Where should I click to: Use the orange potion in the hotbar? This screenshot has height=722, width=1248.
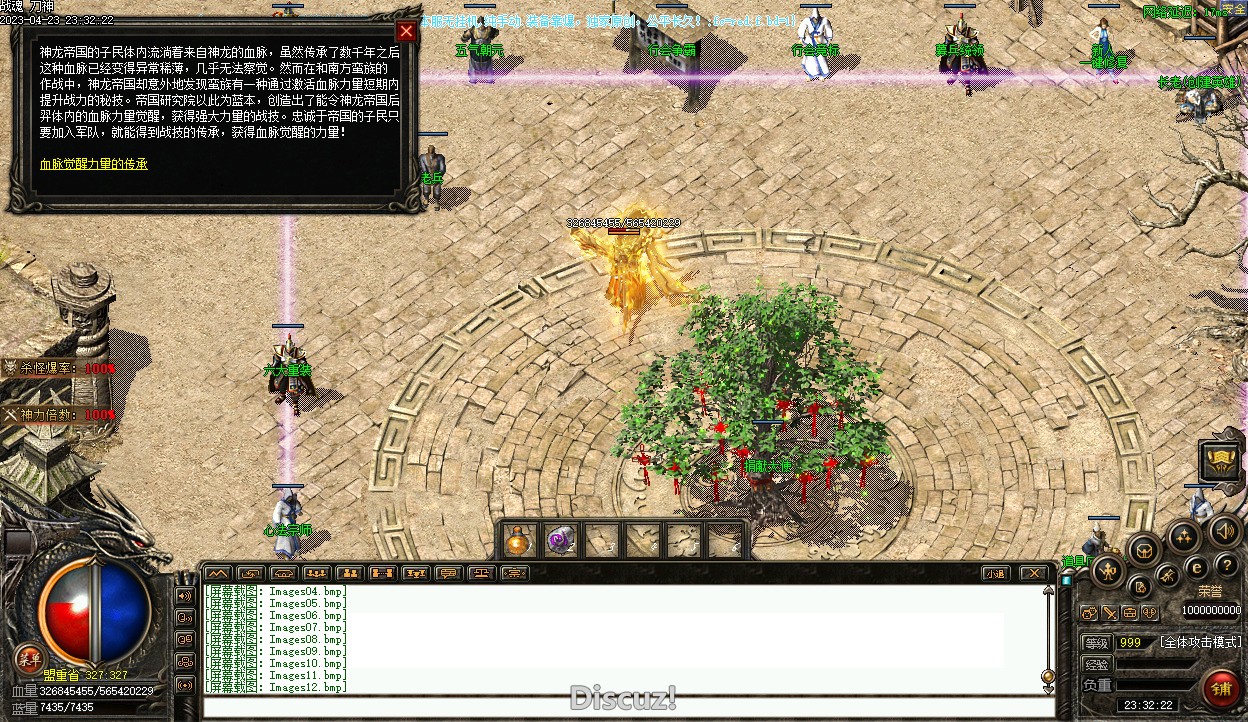(518, 541)
